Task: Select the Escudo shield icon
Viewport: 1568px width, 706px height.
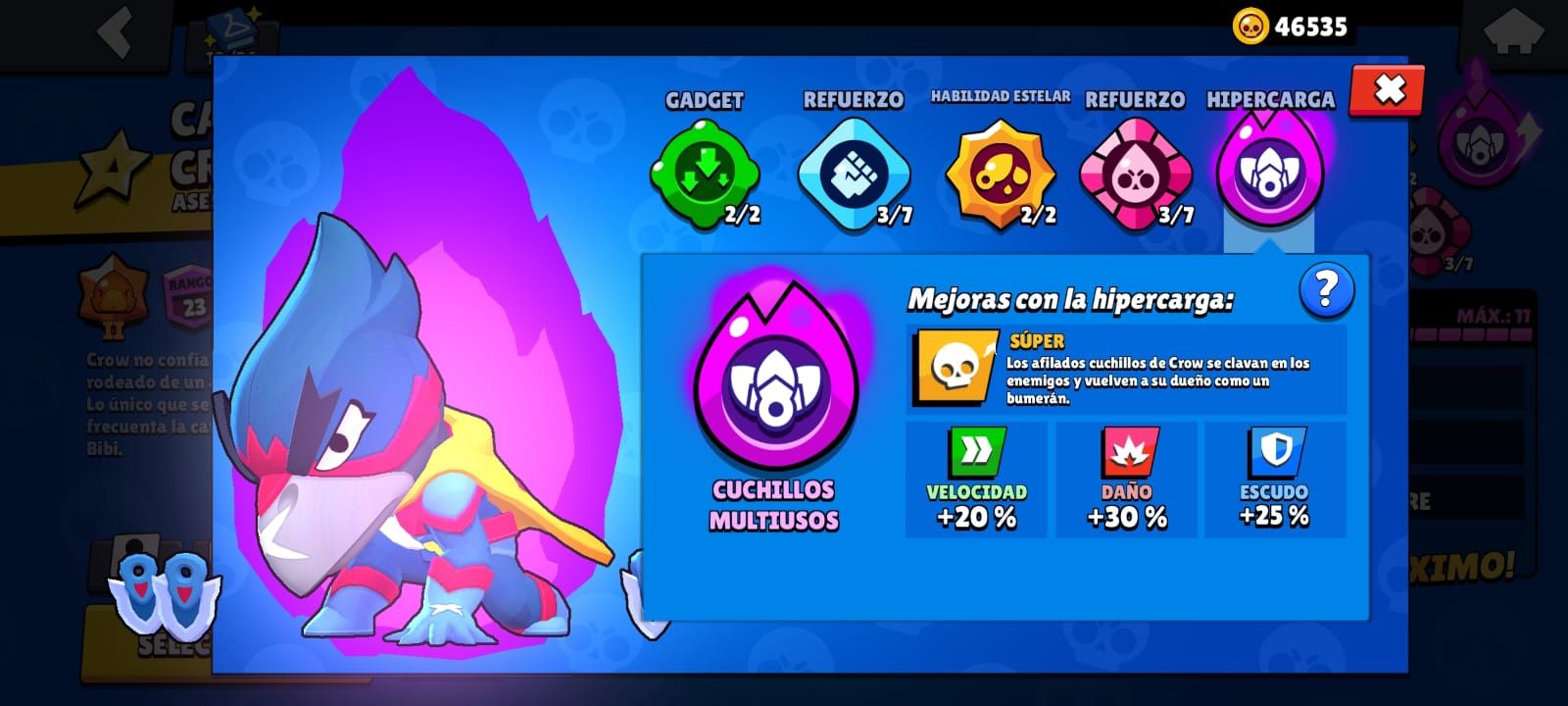Action: 1273,452
